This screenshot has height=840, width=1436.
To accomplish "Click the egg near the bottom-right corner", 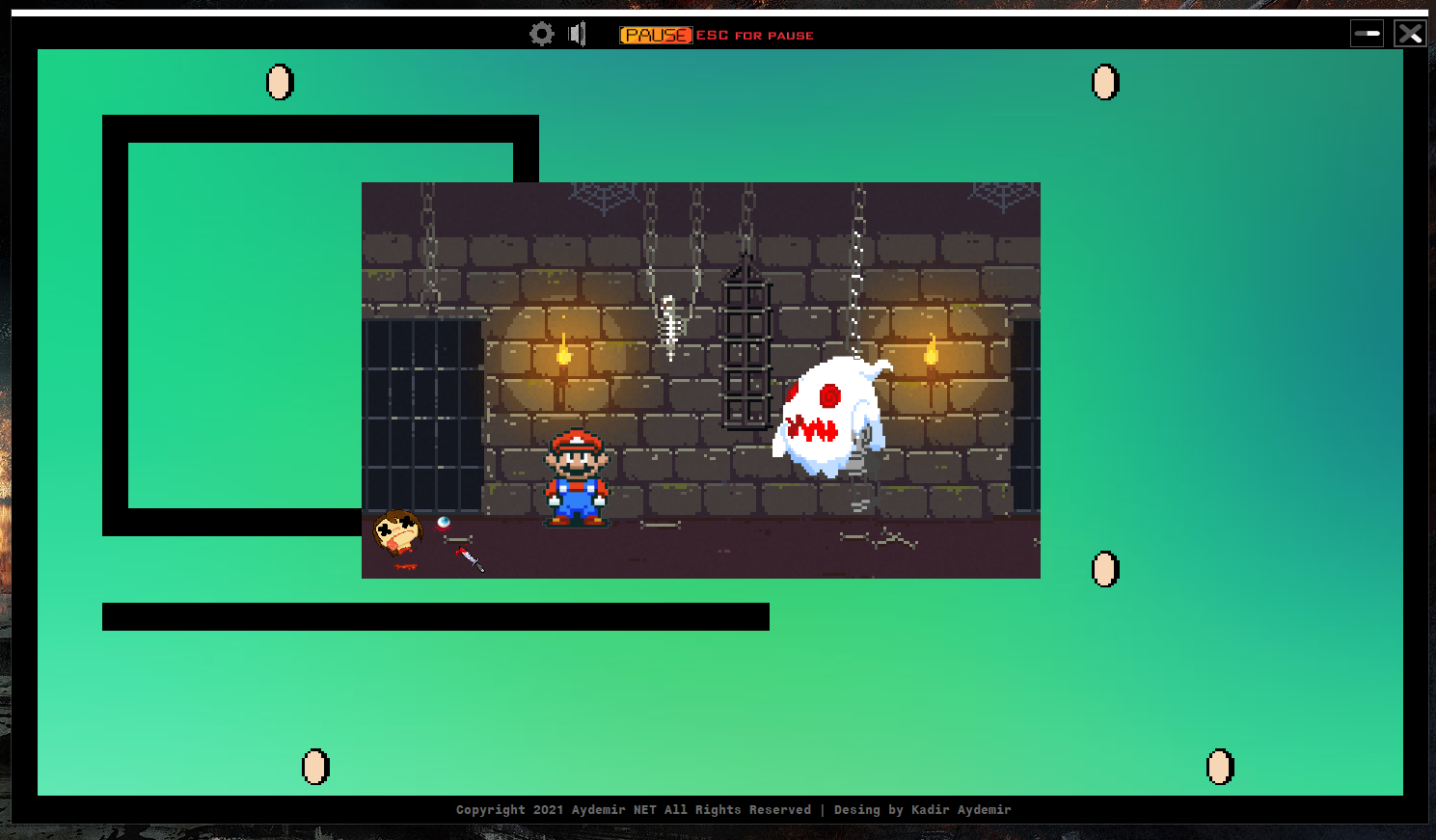I will [1219, 767].
